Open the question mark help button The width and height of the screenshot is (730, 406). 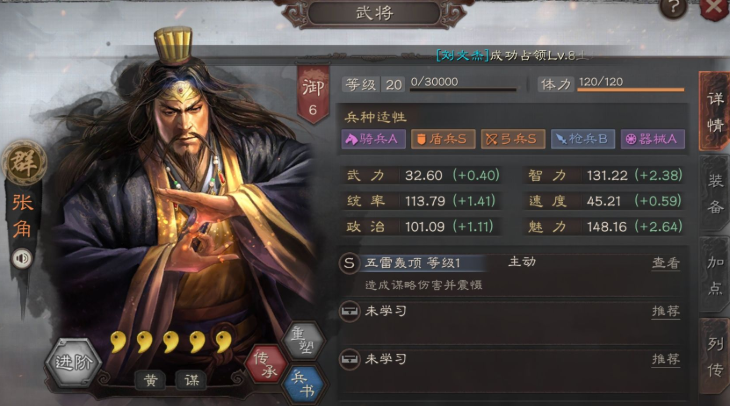(x=675, y=8)
